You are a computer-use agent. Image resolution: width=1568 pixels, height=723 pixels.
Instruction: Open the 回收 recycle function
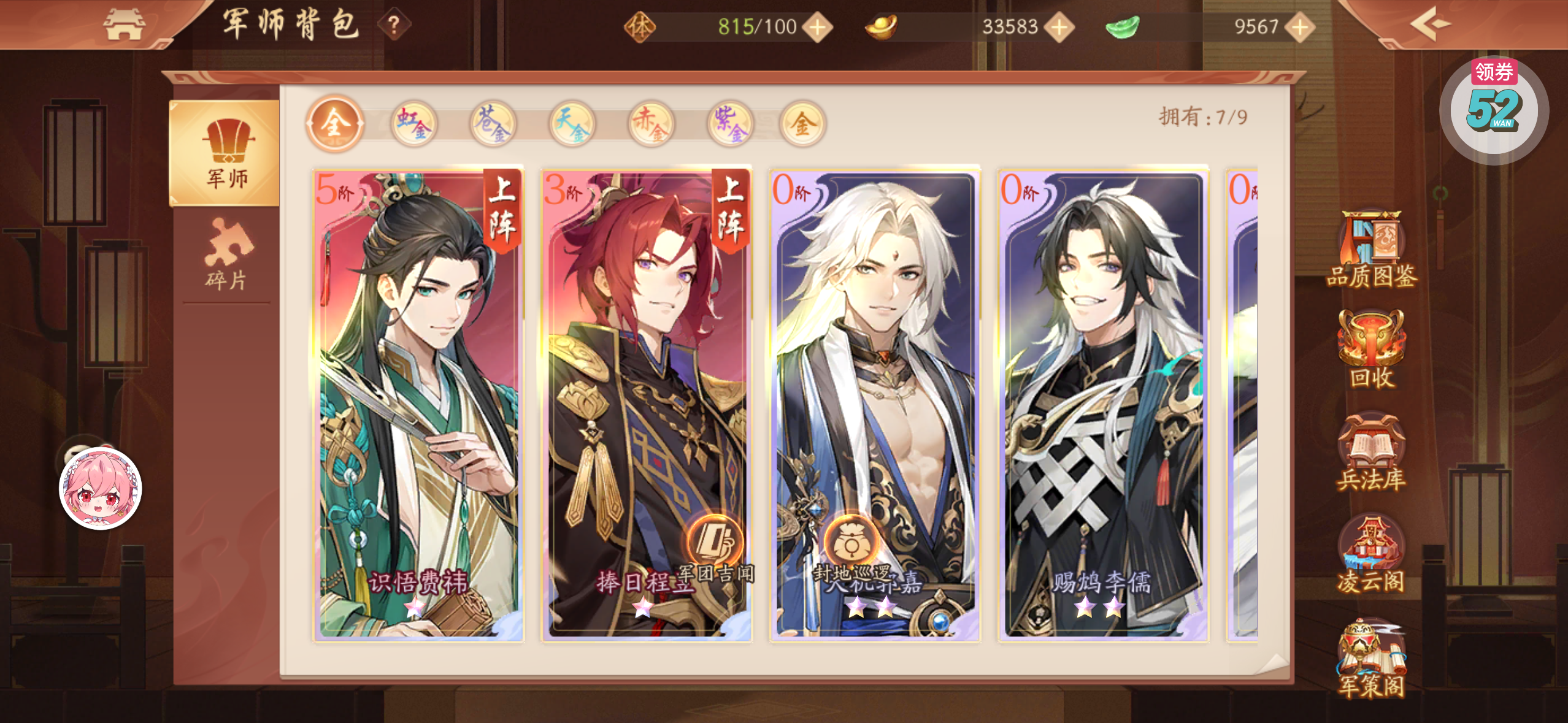click(1372, 350)
